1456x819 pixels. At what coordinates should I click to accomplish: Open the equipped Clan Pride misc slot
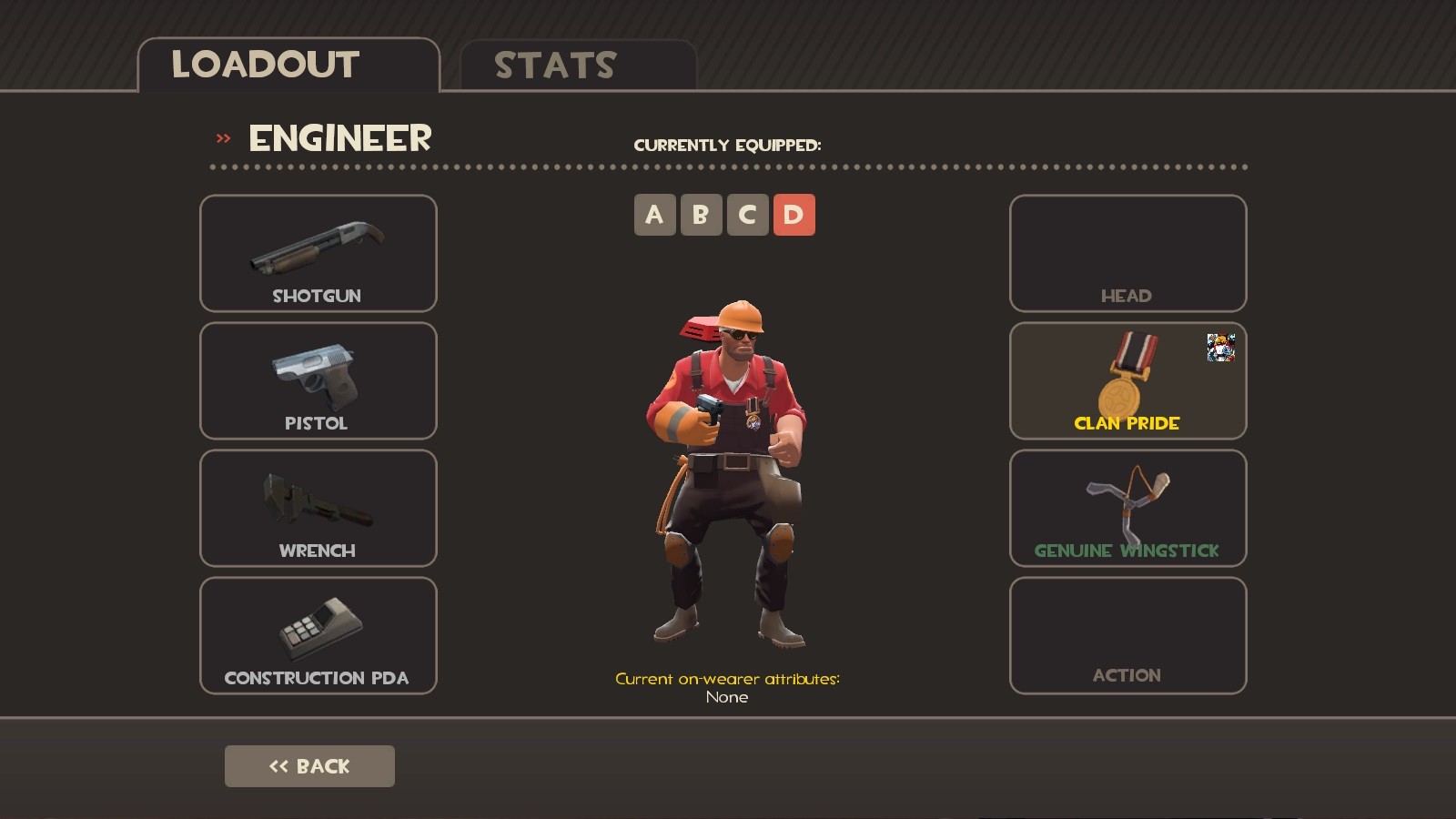coord(1127,381)
